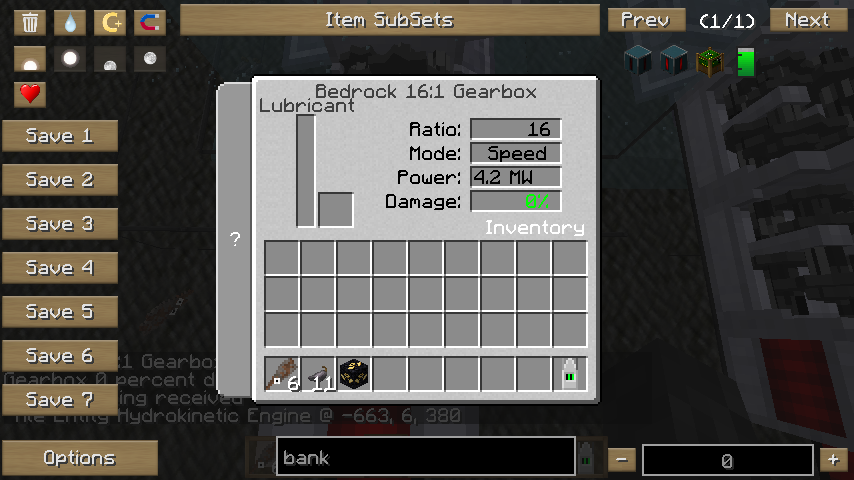The image size is (854, 480).
Task: Pick the green item in the item panel
Action: coord(745,62)
